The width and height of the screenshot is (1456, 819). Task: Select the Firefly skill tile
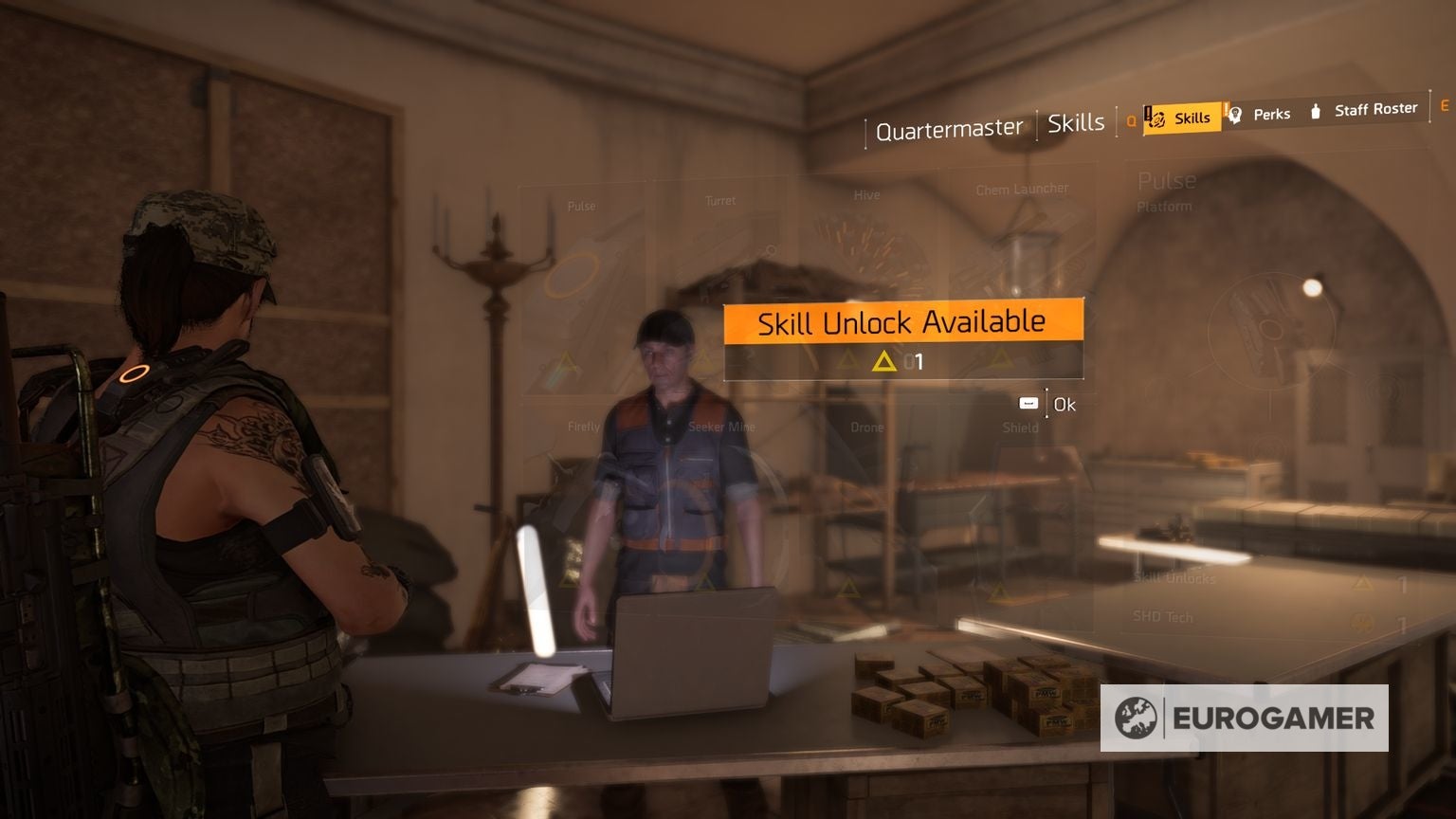[x=582, y=427]
